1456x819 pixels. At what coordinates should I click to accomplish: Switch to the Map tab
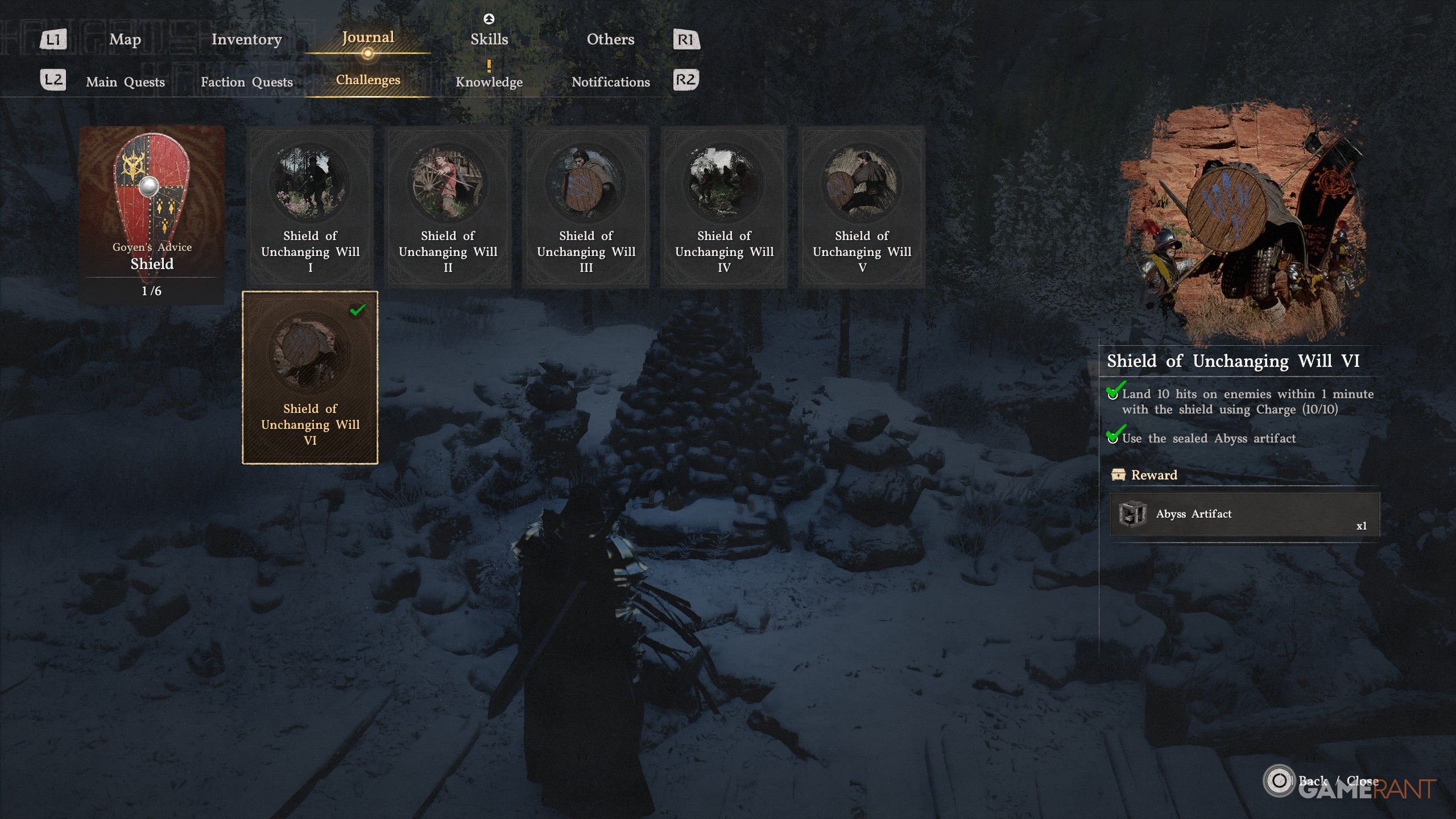pos(125,39)
